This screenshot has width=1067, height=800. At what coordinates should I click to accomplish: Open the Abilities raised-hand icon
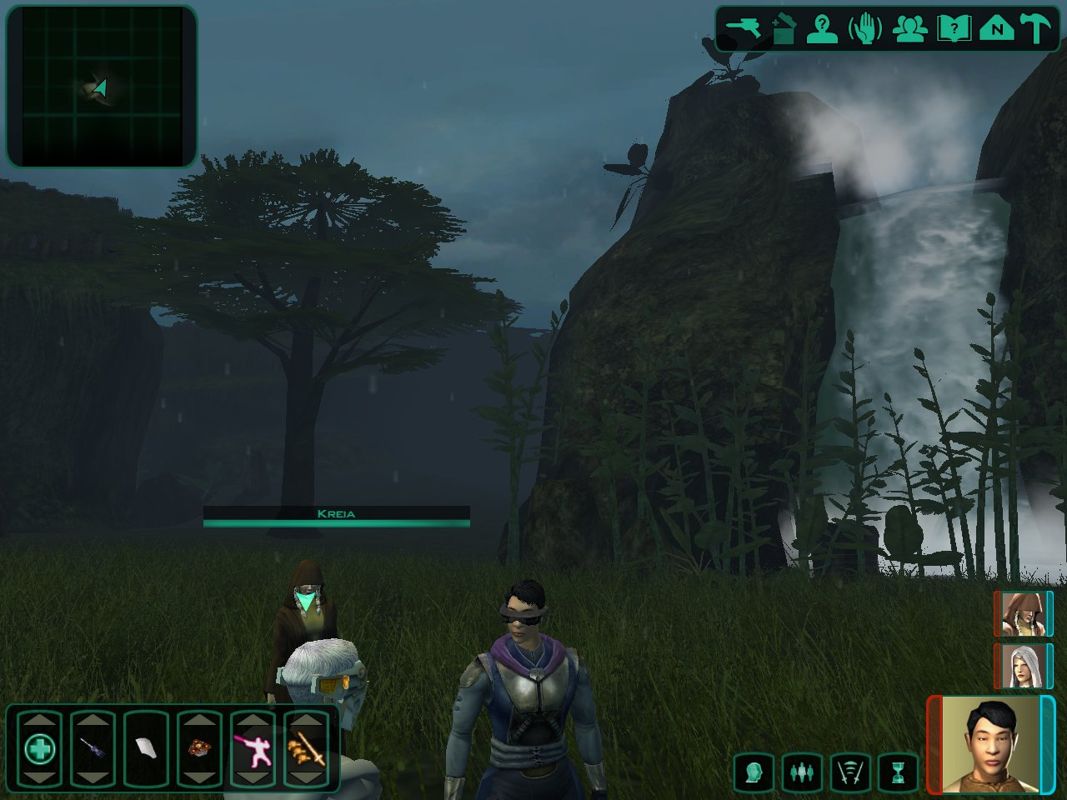[x=865, y=29]
